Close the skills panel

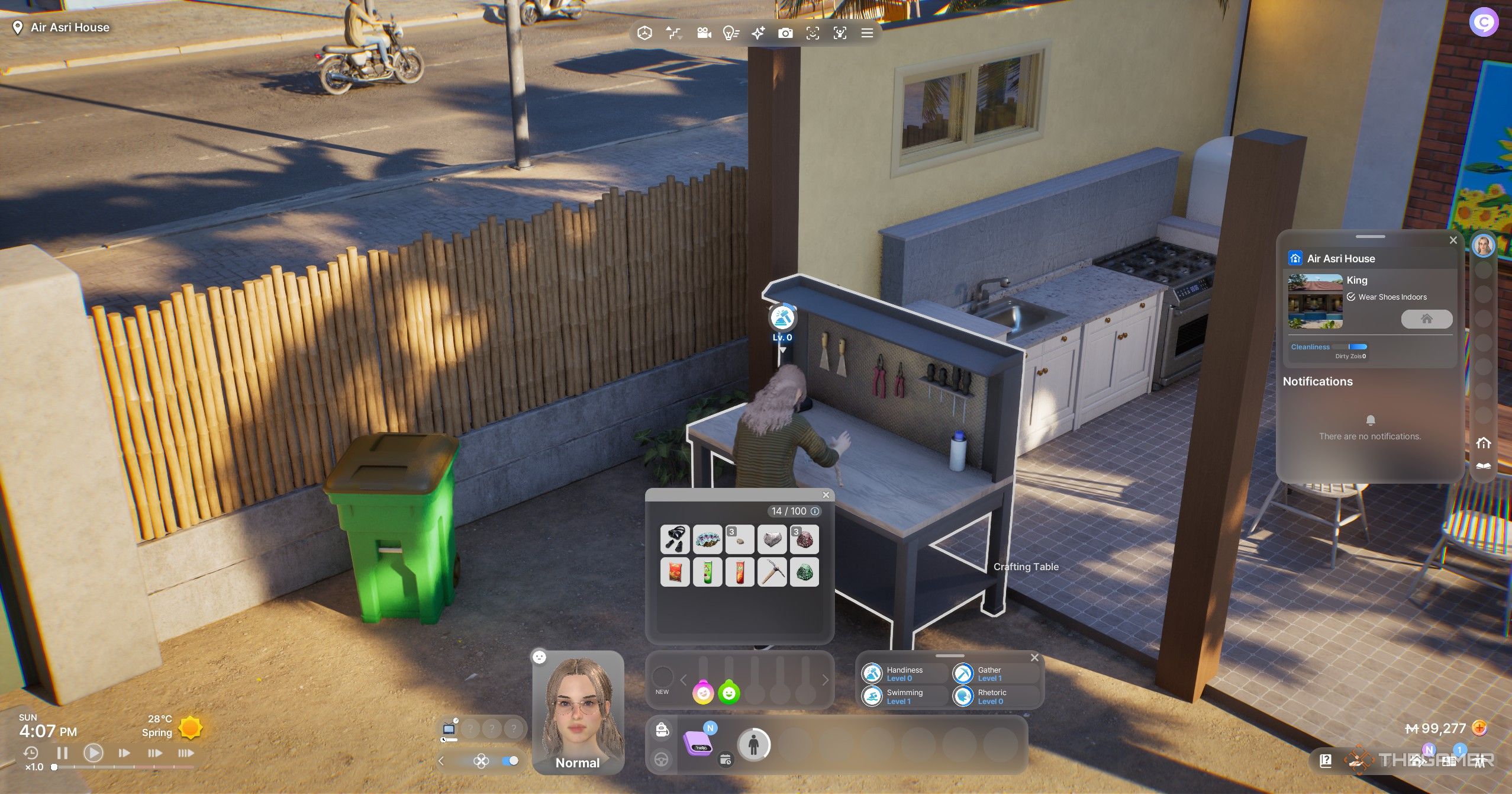pos(1034,658)
